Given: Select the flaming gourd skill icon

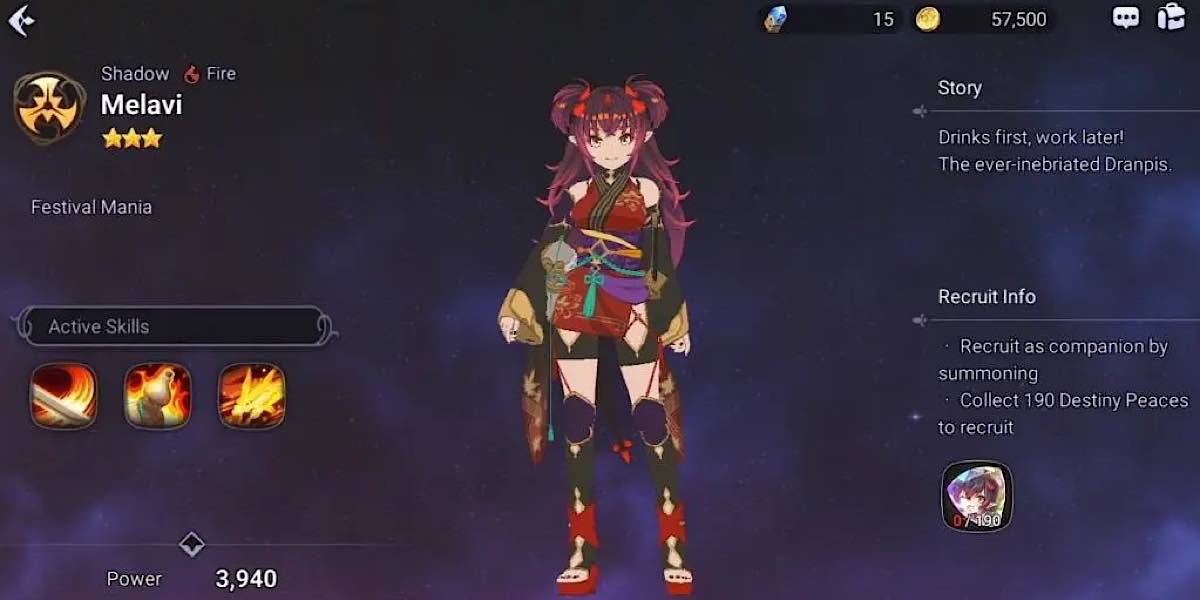Looking at the screenshot, I should click(x=157, y=395).
